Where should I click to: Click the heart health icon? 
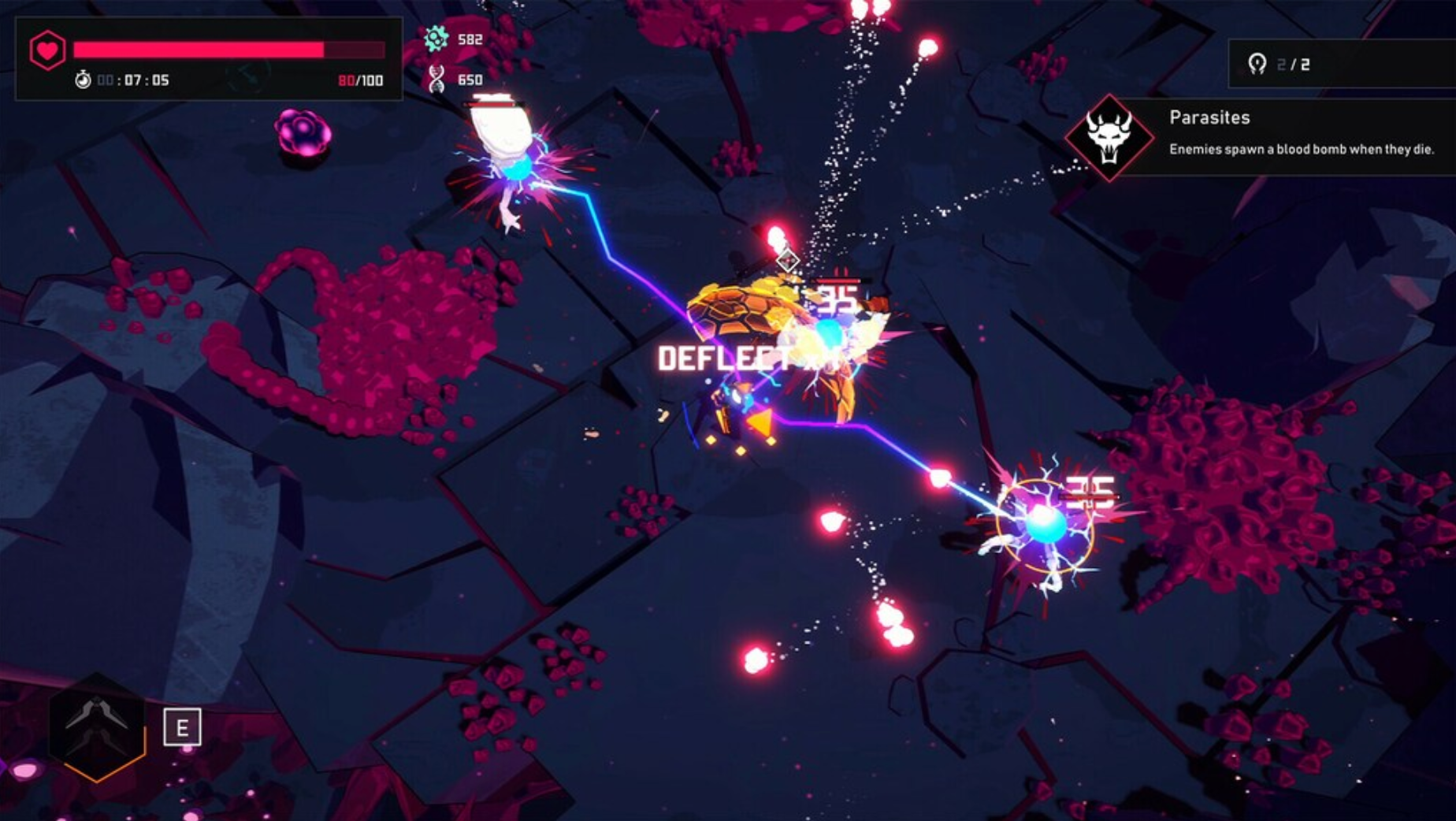(x=46, y=49)
